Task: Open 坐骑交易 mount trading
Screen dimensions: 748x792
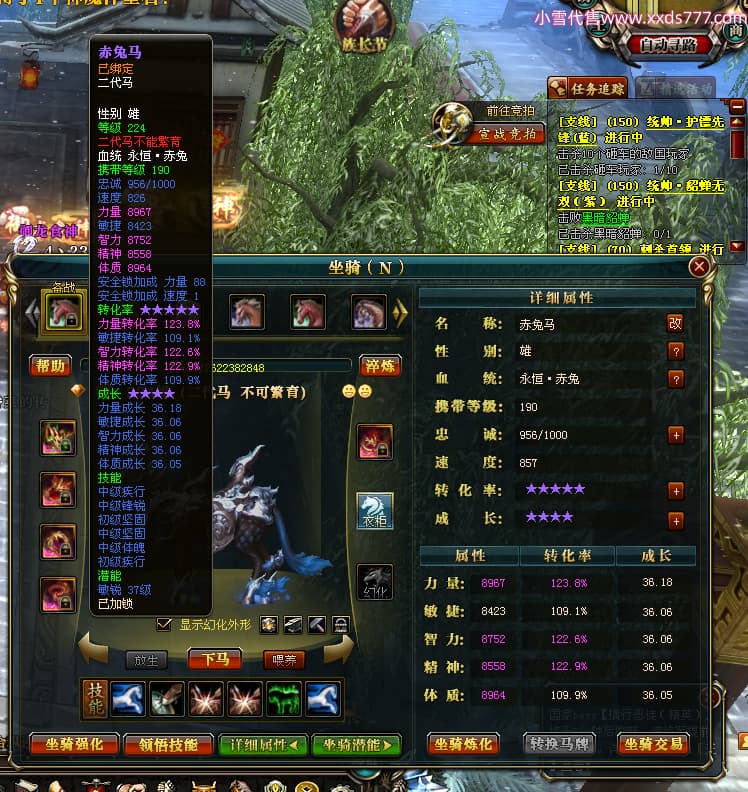Action: point(653,745)
